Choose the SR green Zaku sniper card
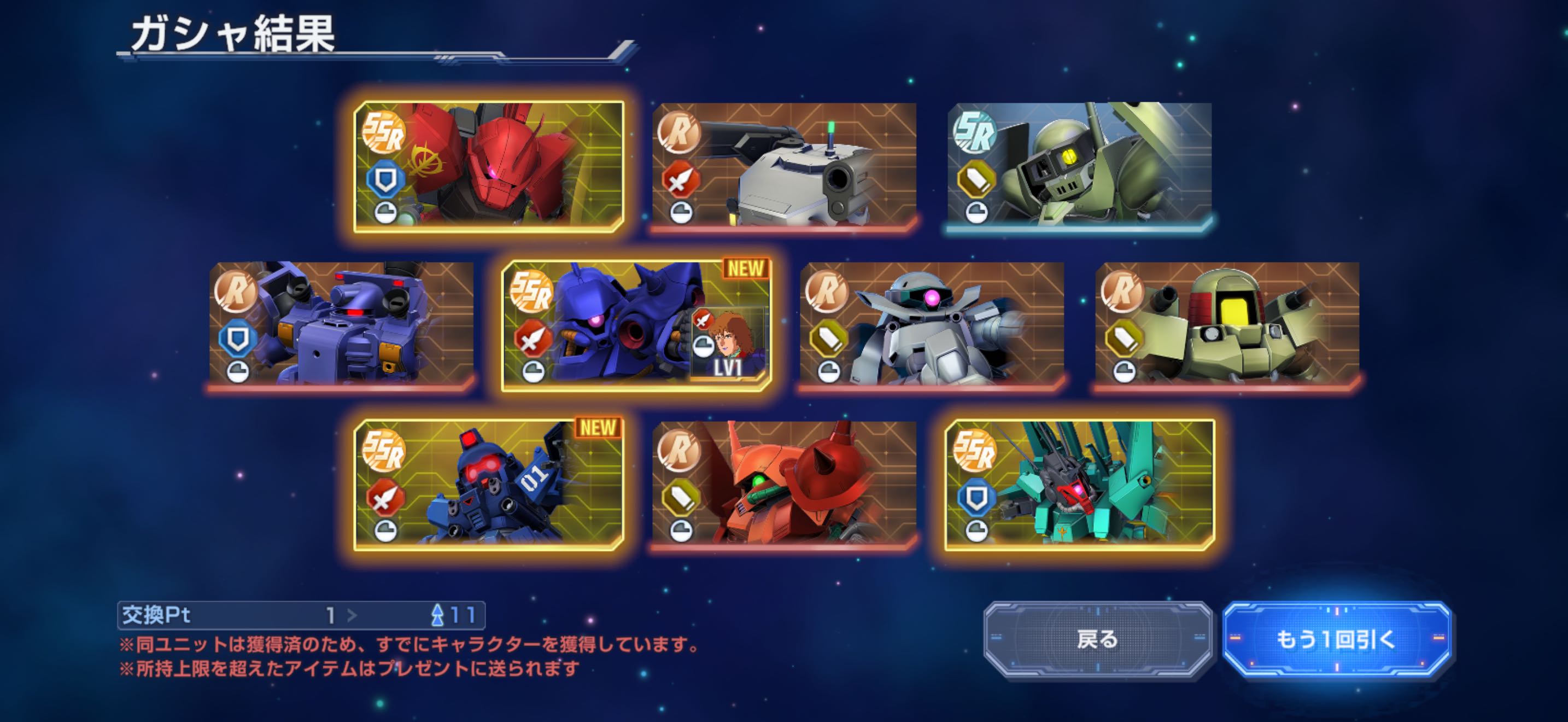Image resolution: width=1568 pixels, height=722 pixels. (x=1079, y=166)
